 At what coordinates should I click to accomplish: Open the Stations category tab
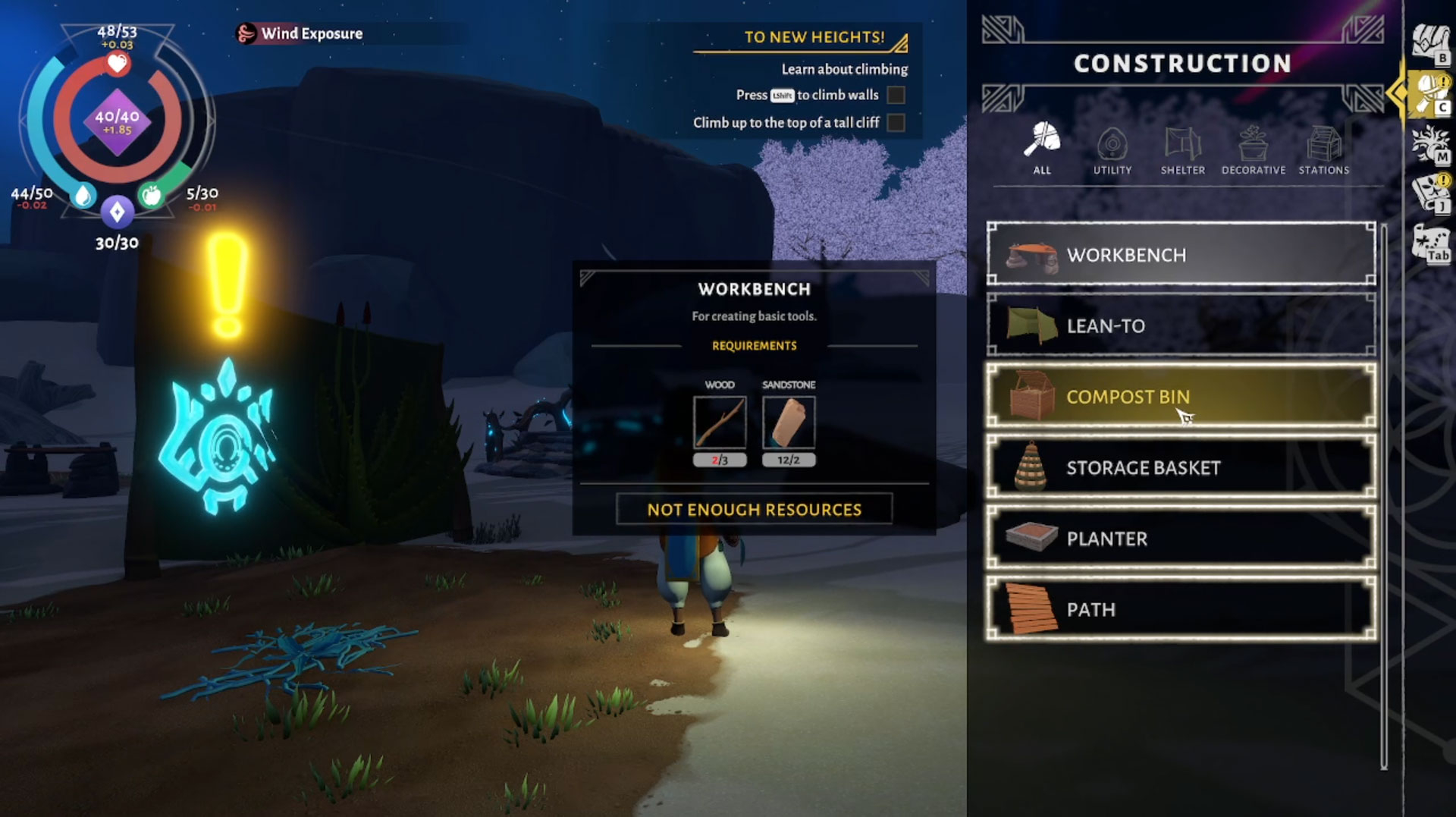click(x=1323, y=149)
